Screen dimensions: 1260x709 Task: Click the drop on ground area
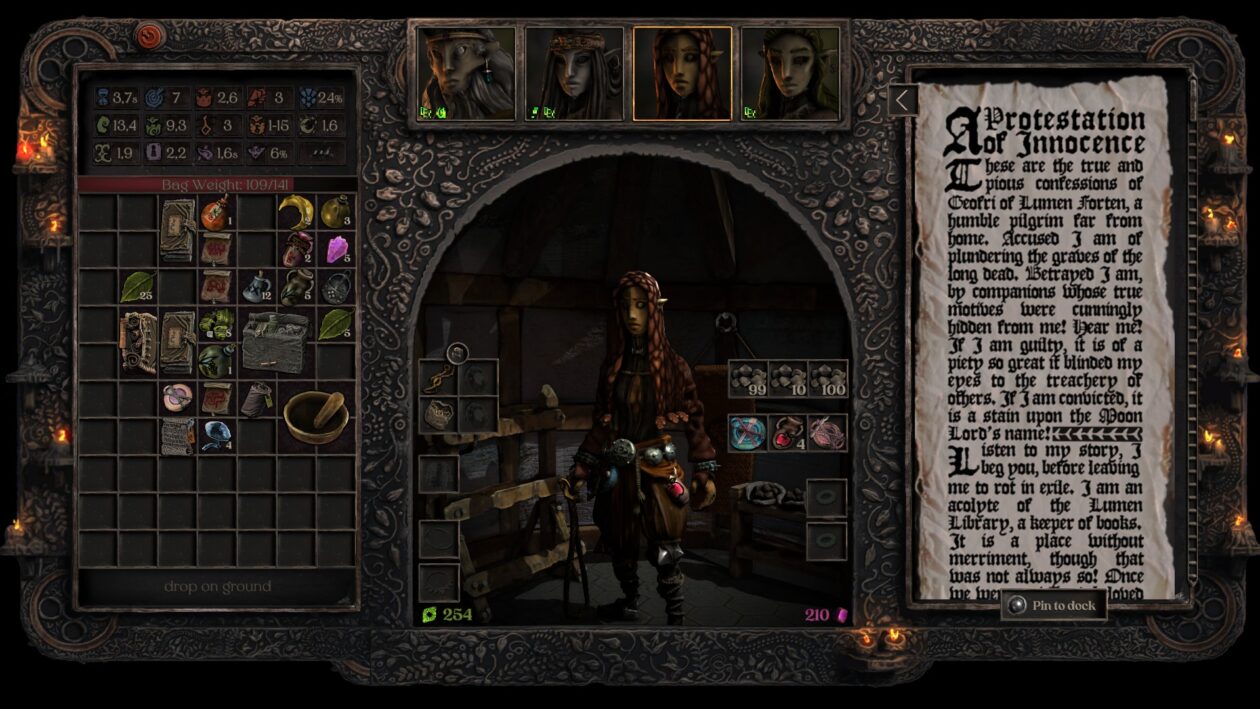pyautogui.click(x=217, y=587)
